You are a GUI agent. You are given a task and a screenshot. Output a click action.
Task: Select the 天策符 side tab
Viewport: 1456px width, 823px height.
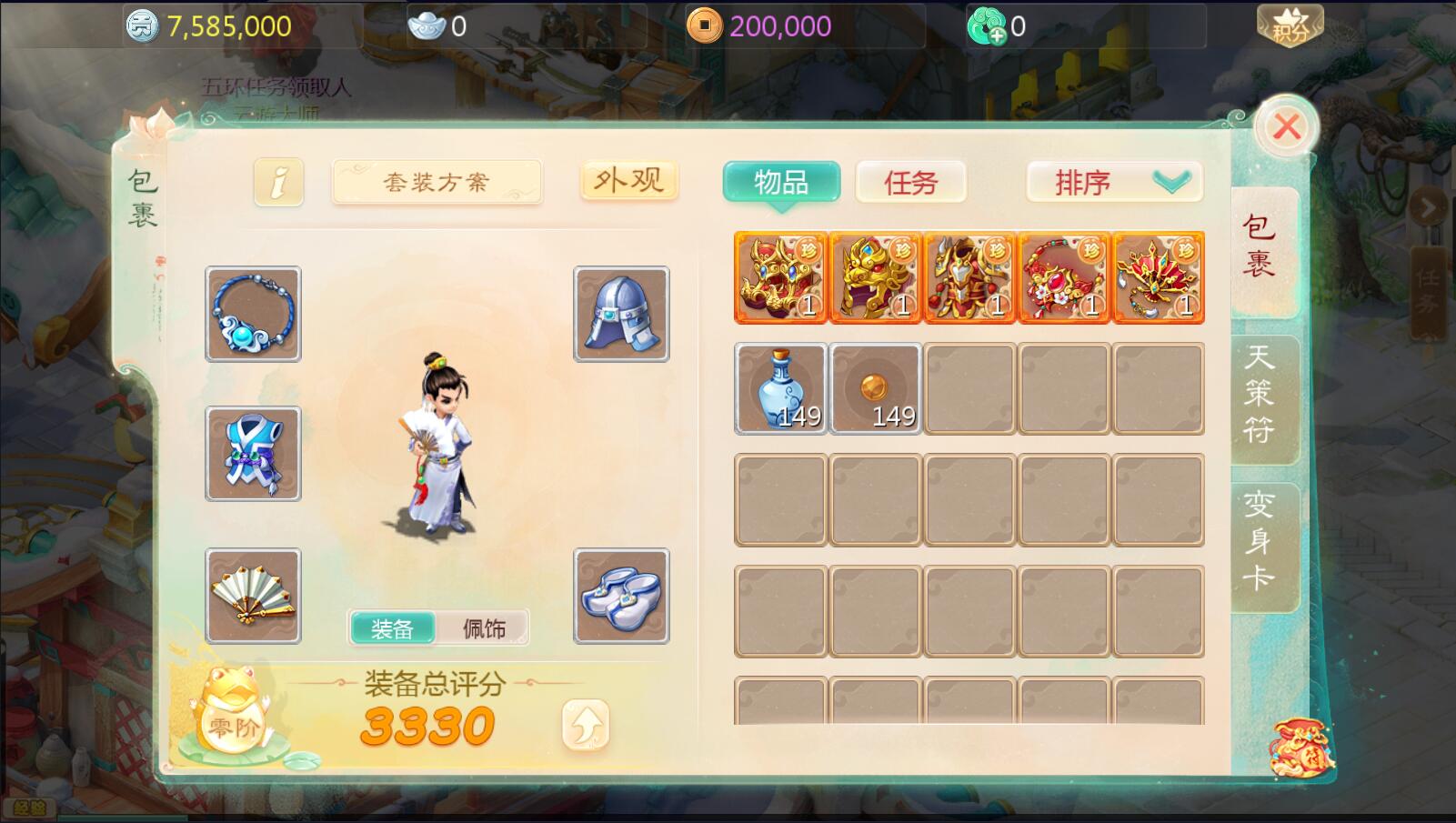1260,393
